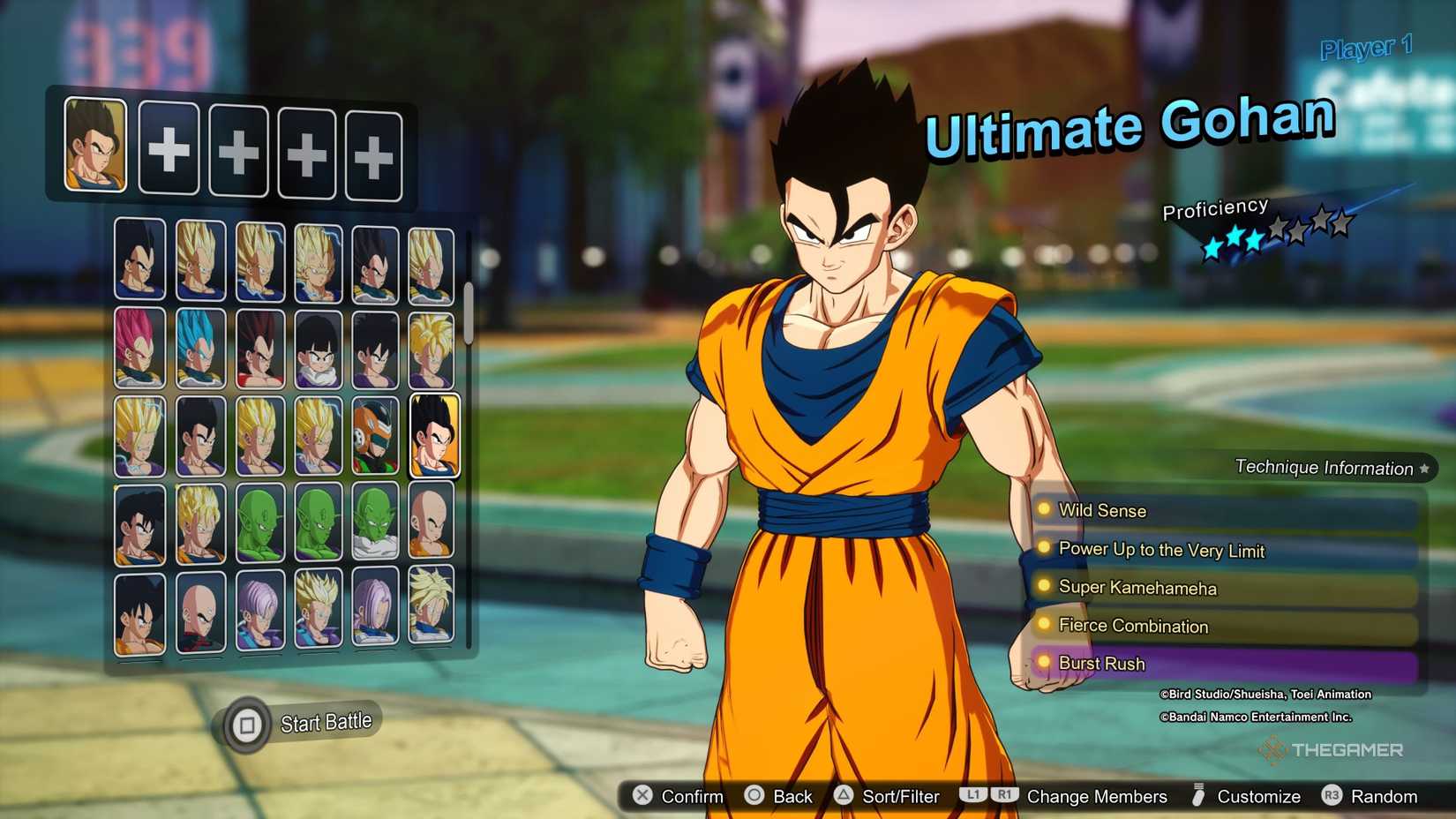
Task: Choose the pink-haired Super Saiyan God Vegeta portrait
Action: 139,349
